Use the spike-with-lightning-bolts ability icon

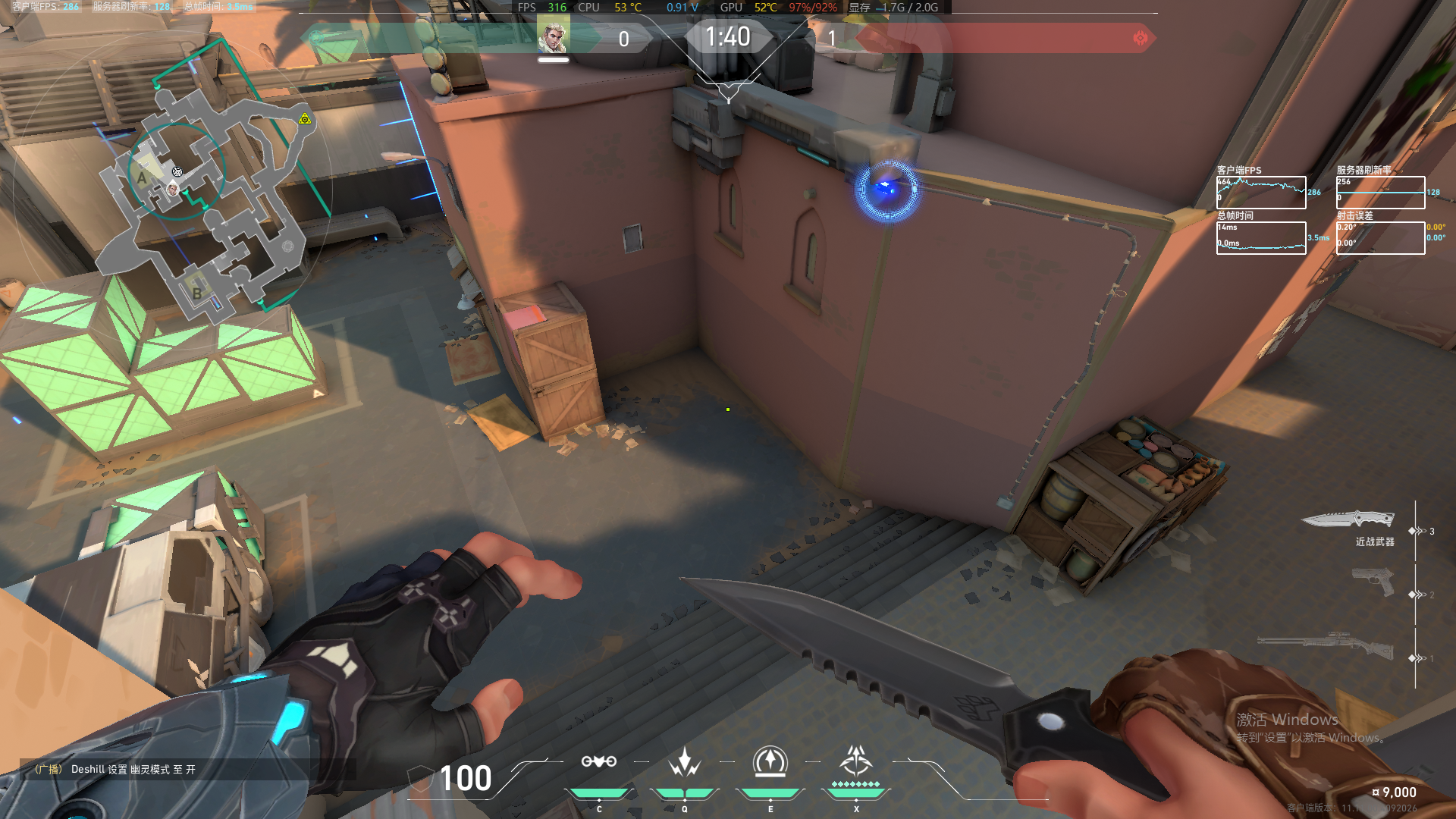684,762
